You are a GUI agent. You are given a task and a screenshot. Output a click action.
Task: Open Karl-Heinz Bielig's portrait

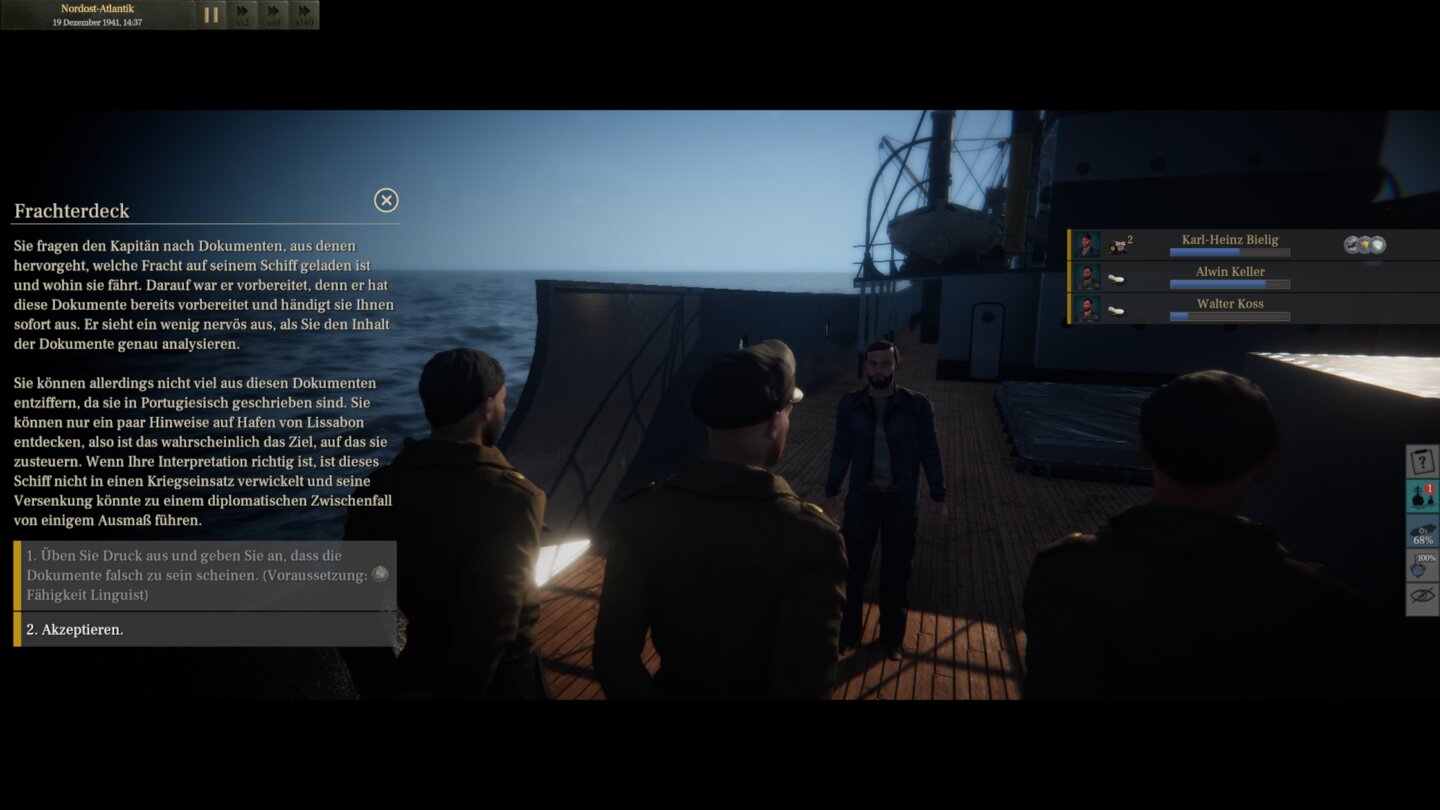click(x=1087, y=244)
